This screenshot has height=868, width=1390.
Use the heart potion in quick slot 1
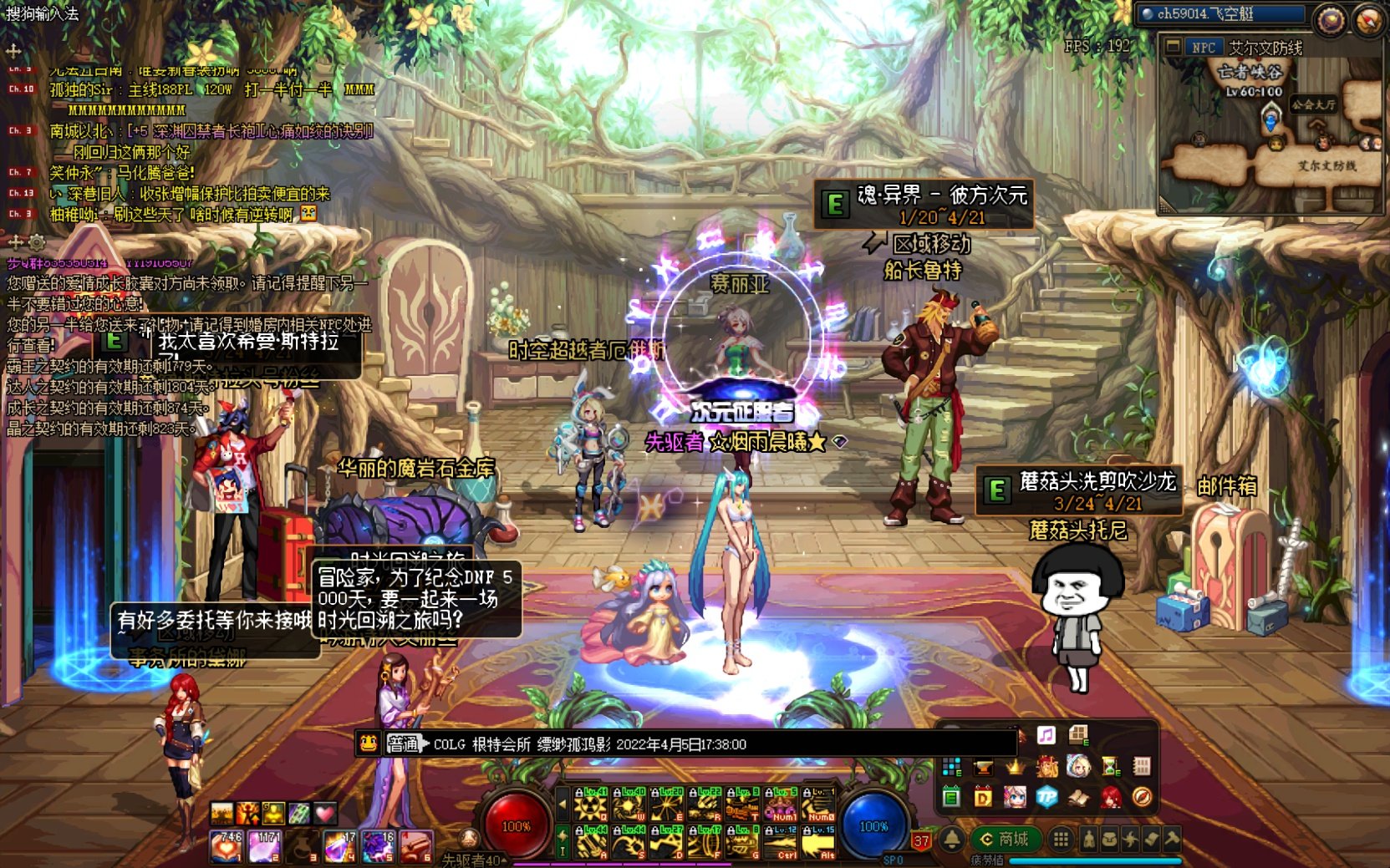[227, 846]
